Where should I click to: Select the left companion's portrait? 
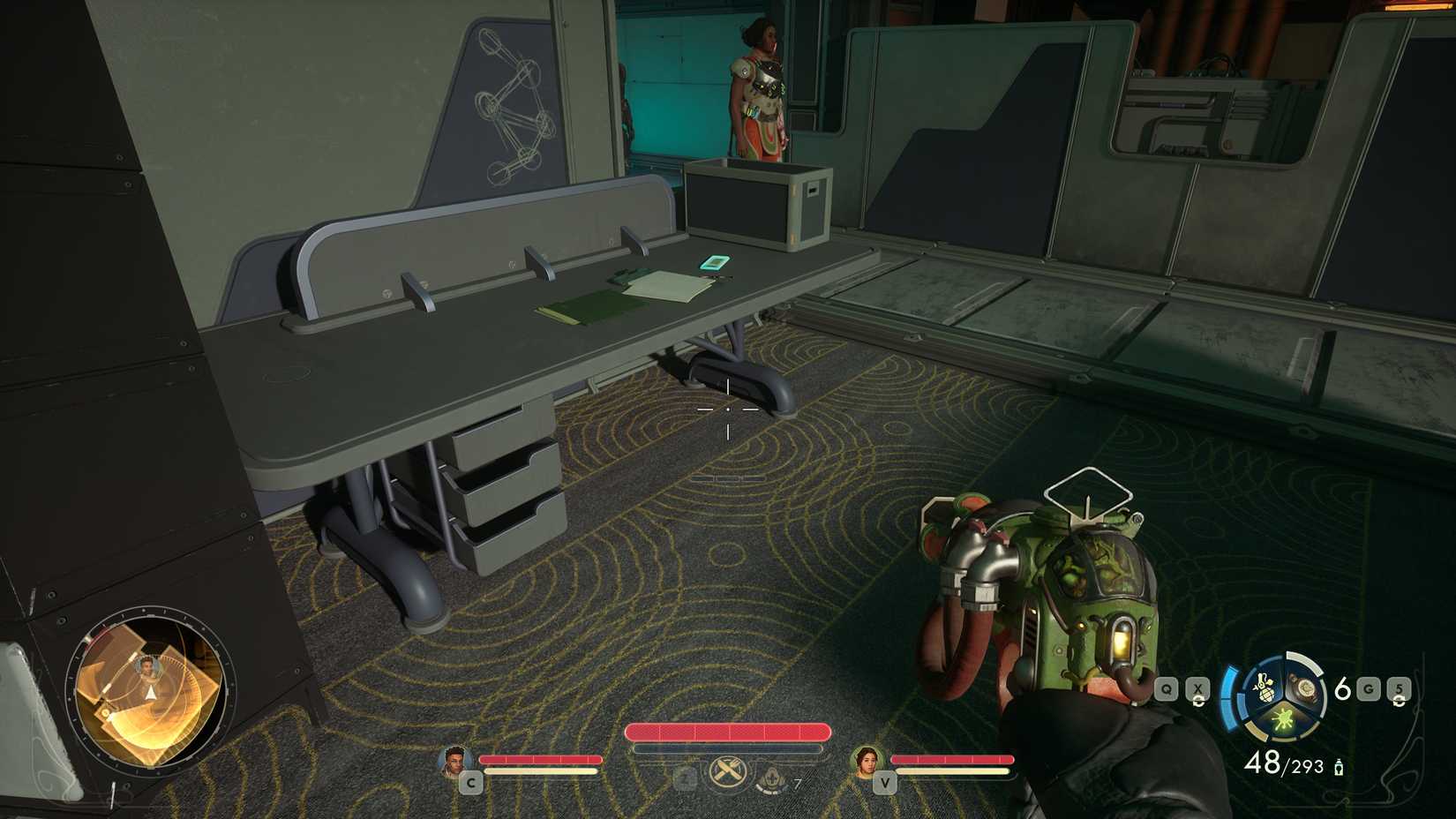[455, 762]
